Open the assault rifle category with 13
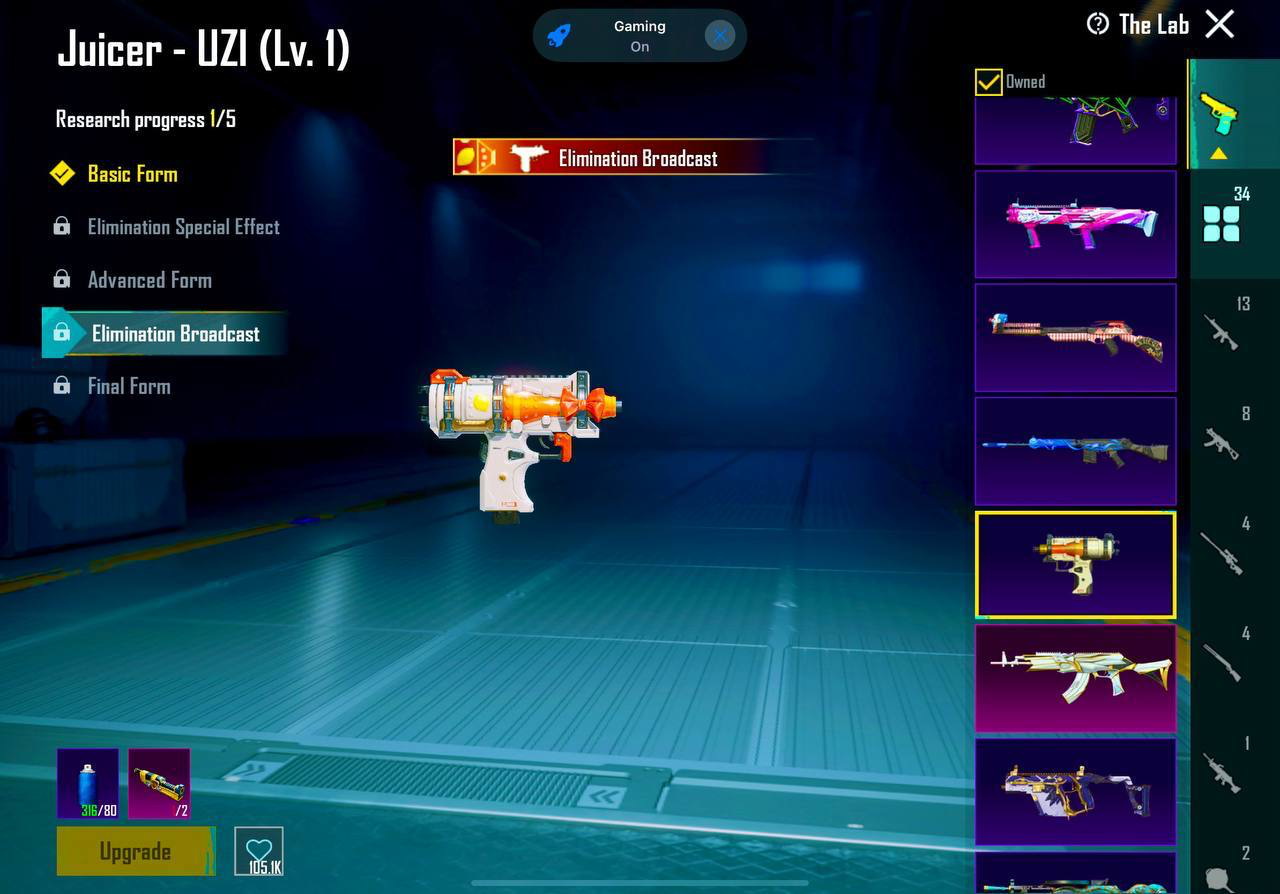 1222,330
